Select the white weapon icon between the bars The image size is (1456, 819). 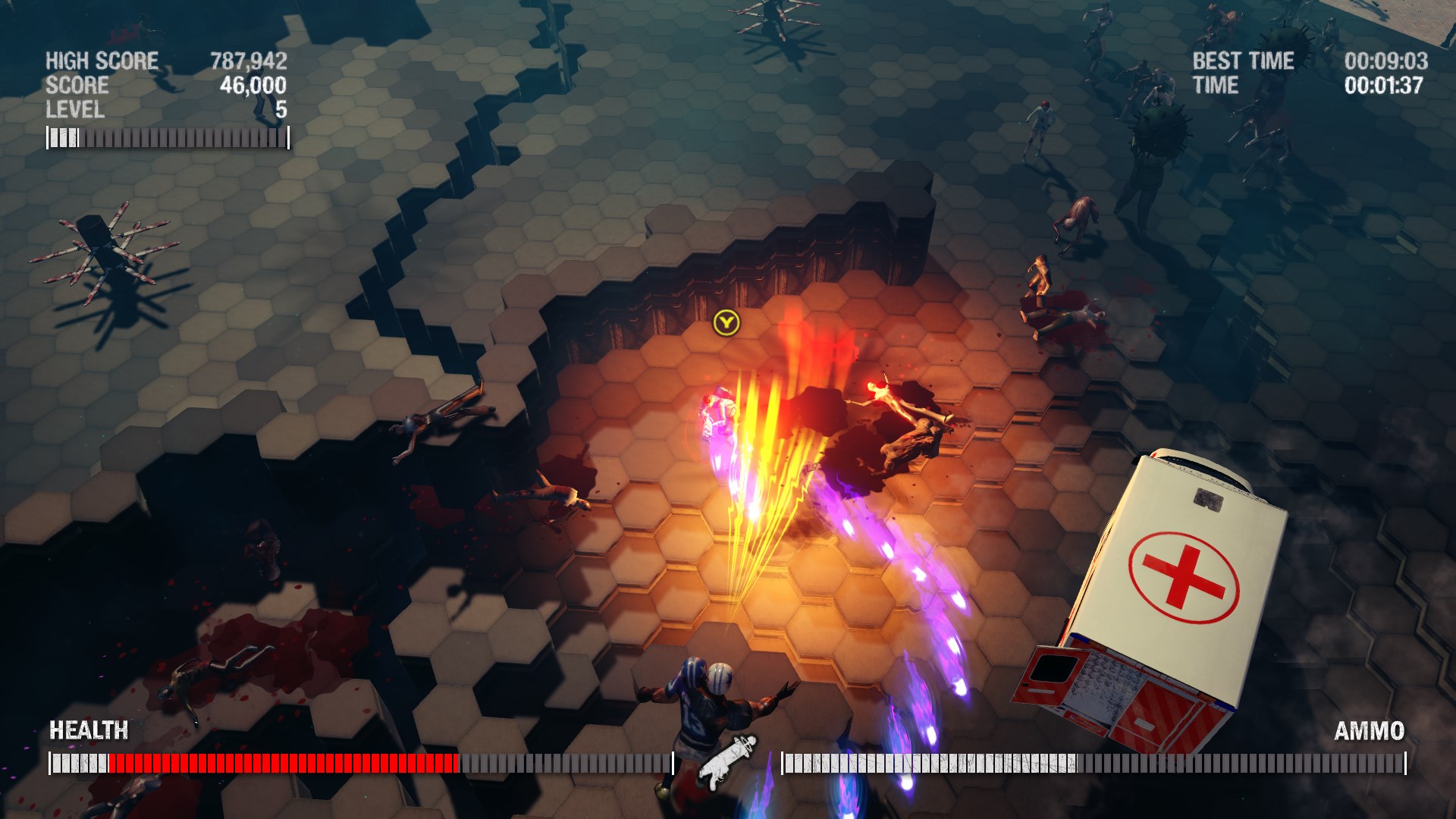coord(727,761)
